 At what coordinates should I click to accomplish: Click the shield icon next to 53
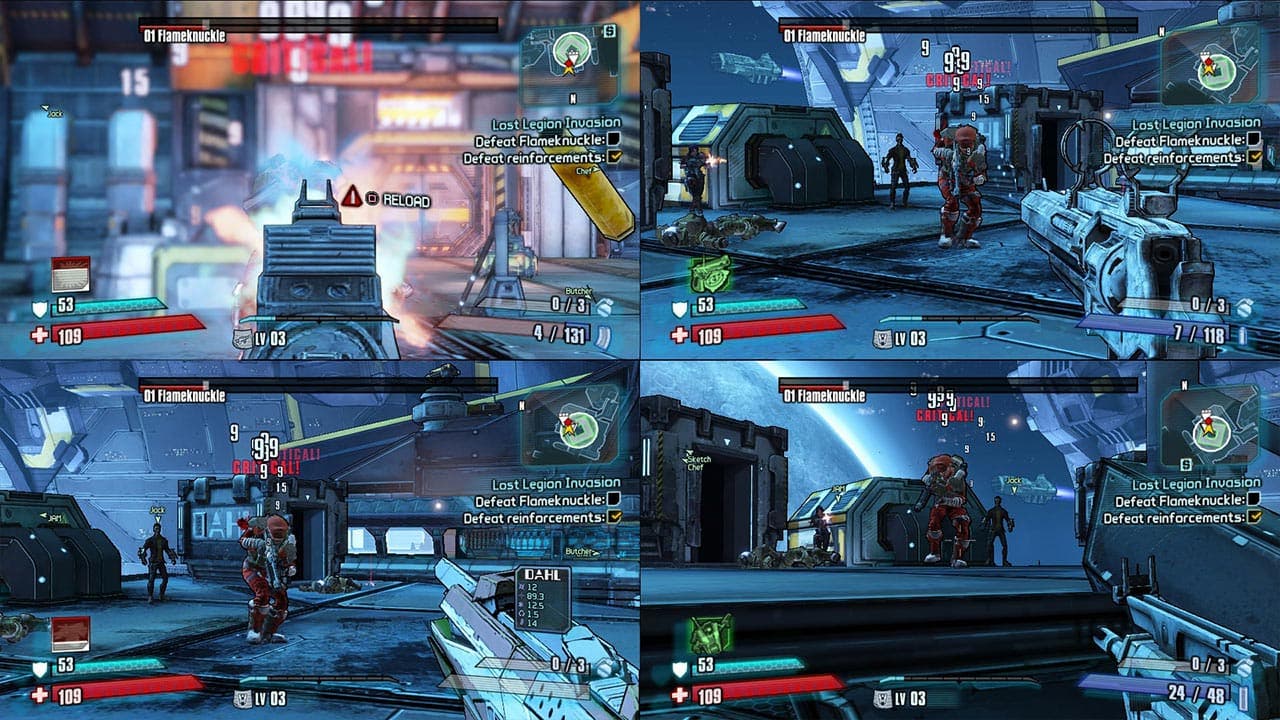coord(38,307)
